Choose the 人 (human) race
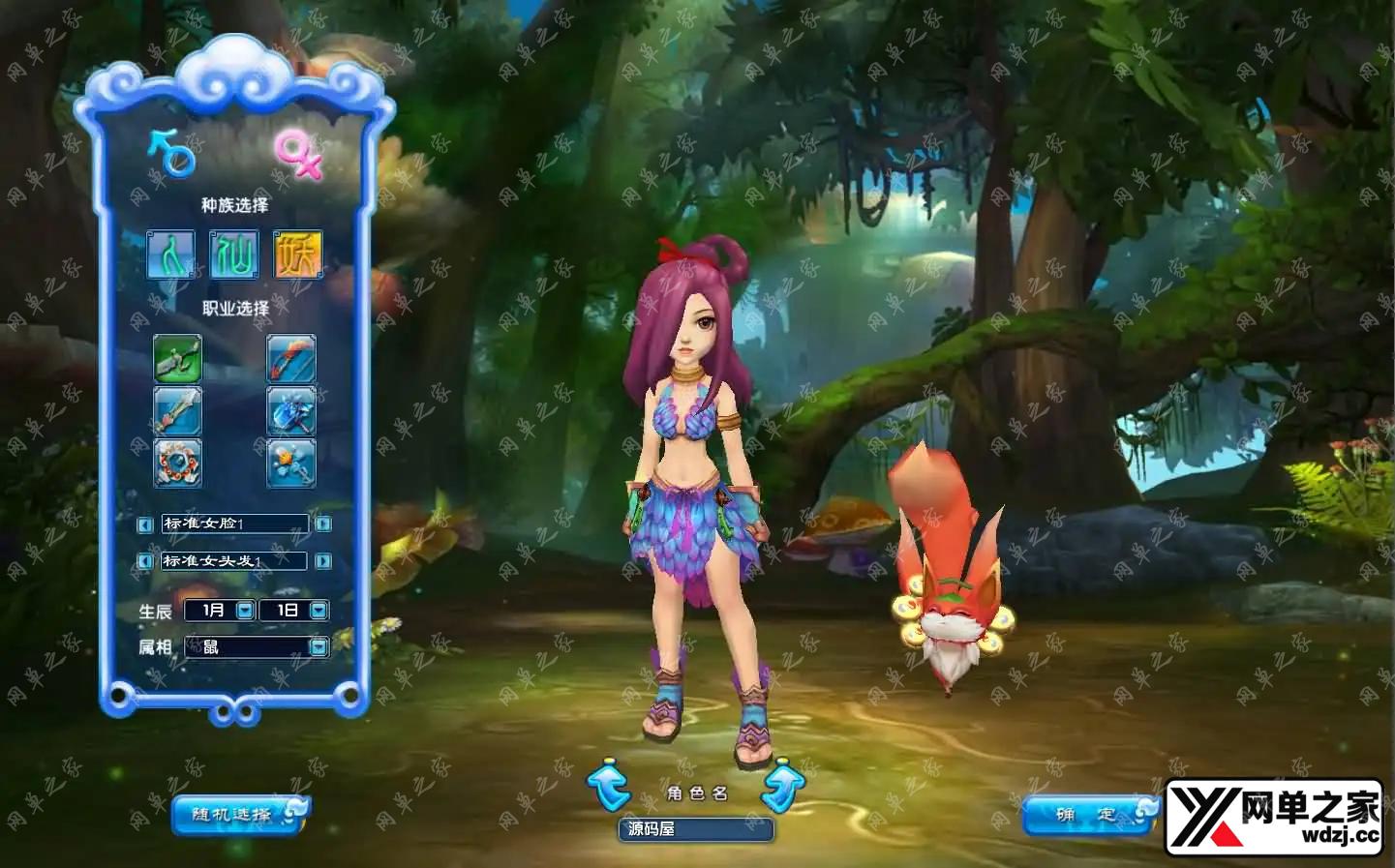This screenshot has height=868, width=1395. click(170, 254)
